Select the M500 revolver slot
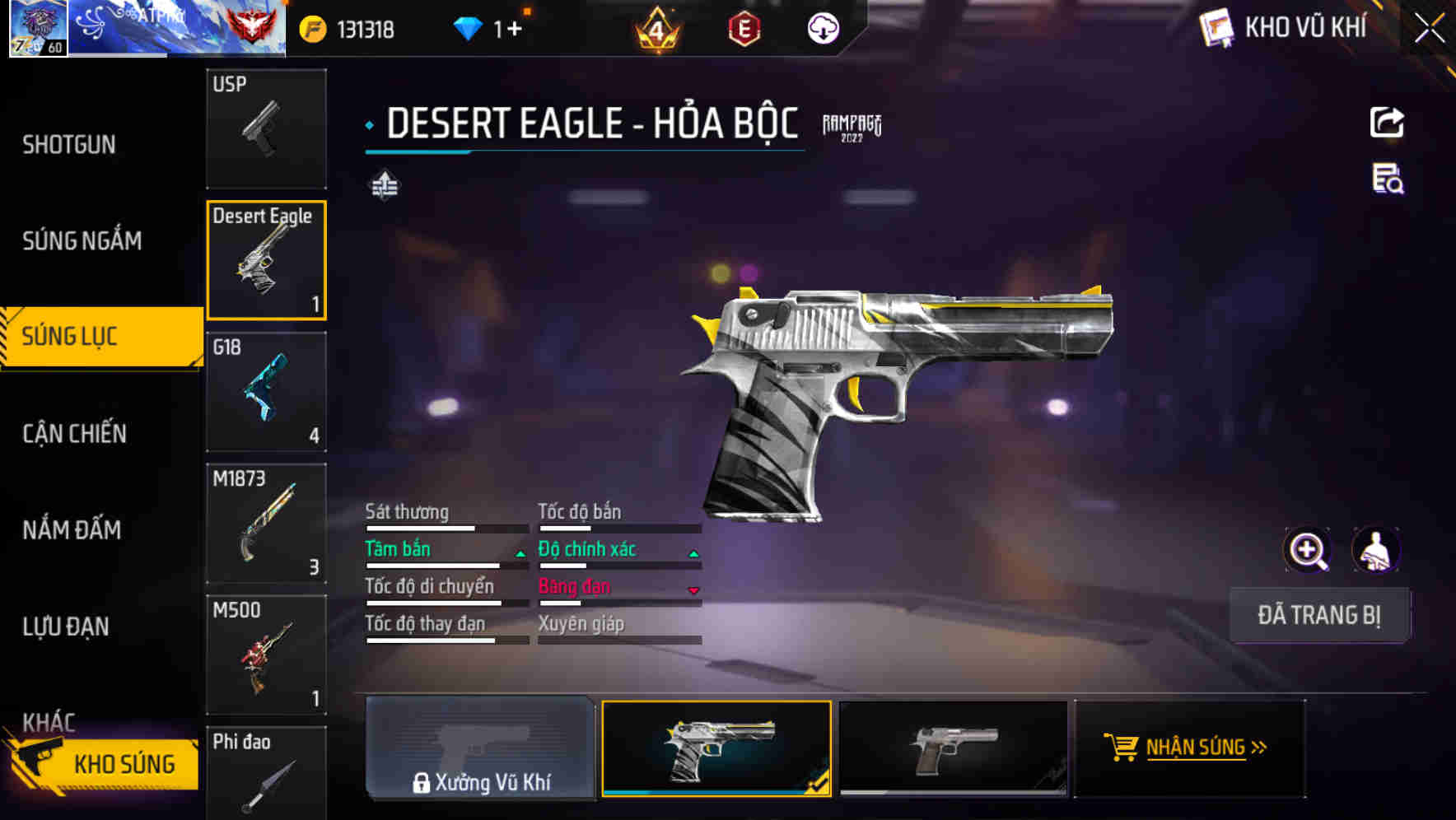Viewport: 1456px width, 820px height. 266,655
